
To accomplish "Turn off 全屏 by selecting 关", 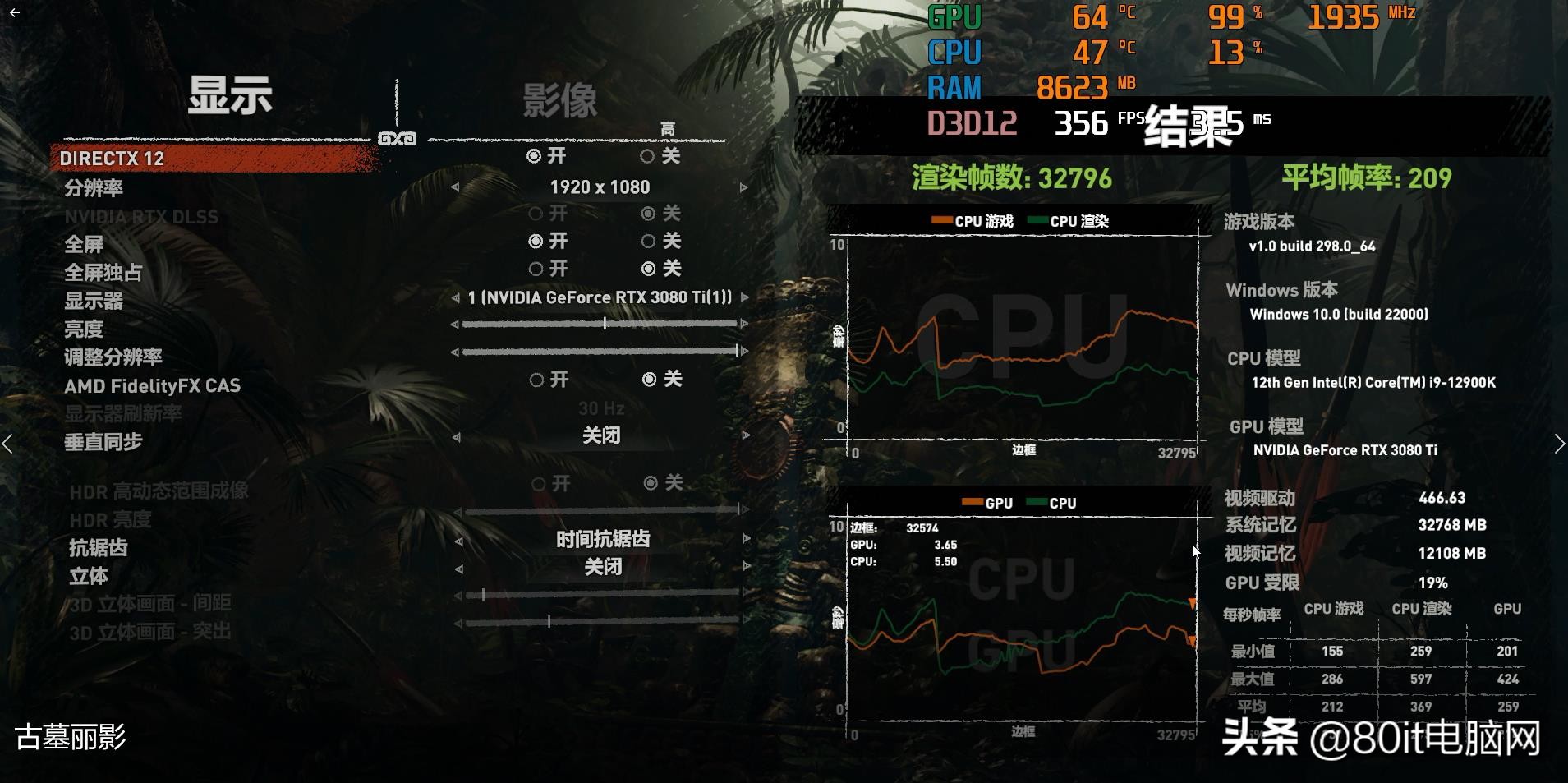I will (647, 241).
